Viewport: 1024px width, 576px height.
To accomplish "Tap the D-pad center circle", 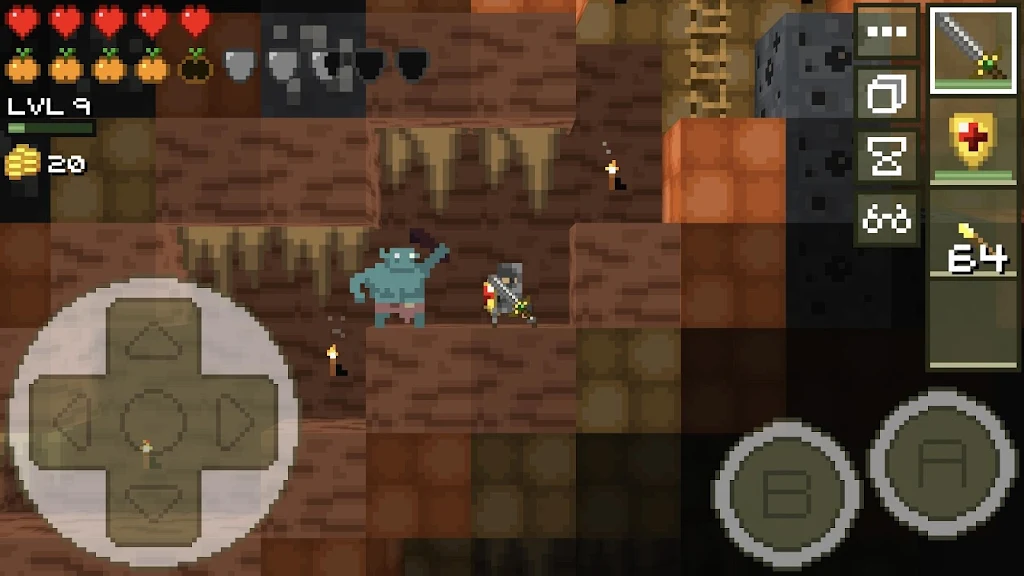I will 153,418.
